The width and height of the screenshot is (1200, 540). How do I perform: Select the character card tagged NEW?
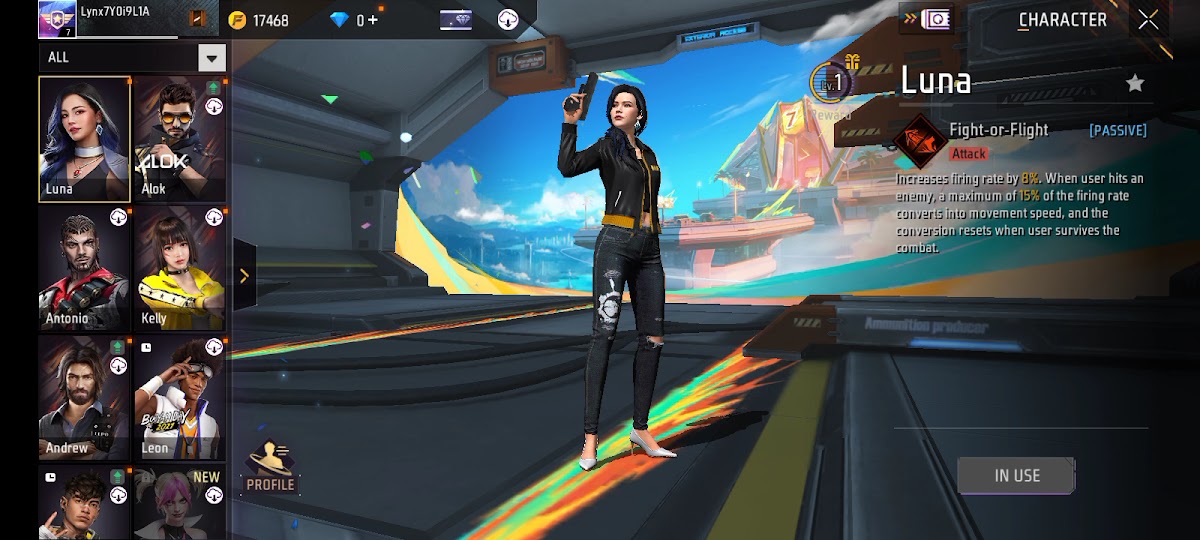pyautogui.click(x=179, y=502)
